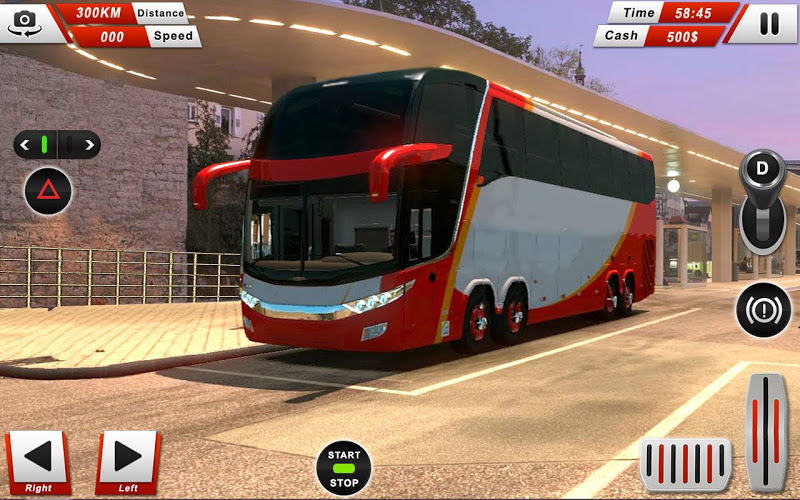The width and height of the screenshot is (800, 500).
Task: Steer with the arrow labeled Right
Action: click(x=38, y=460)
